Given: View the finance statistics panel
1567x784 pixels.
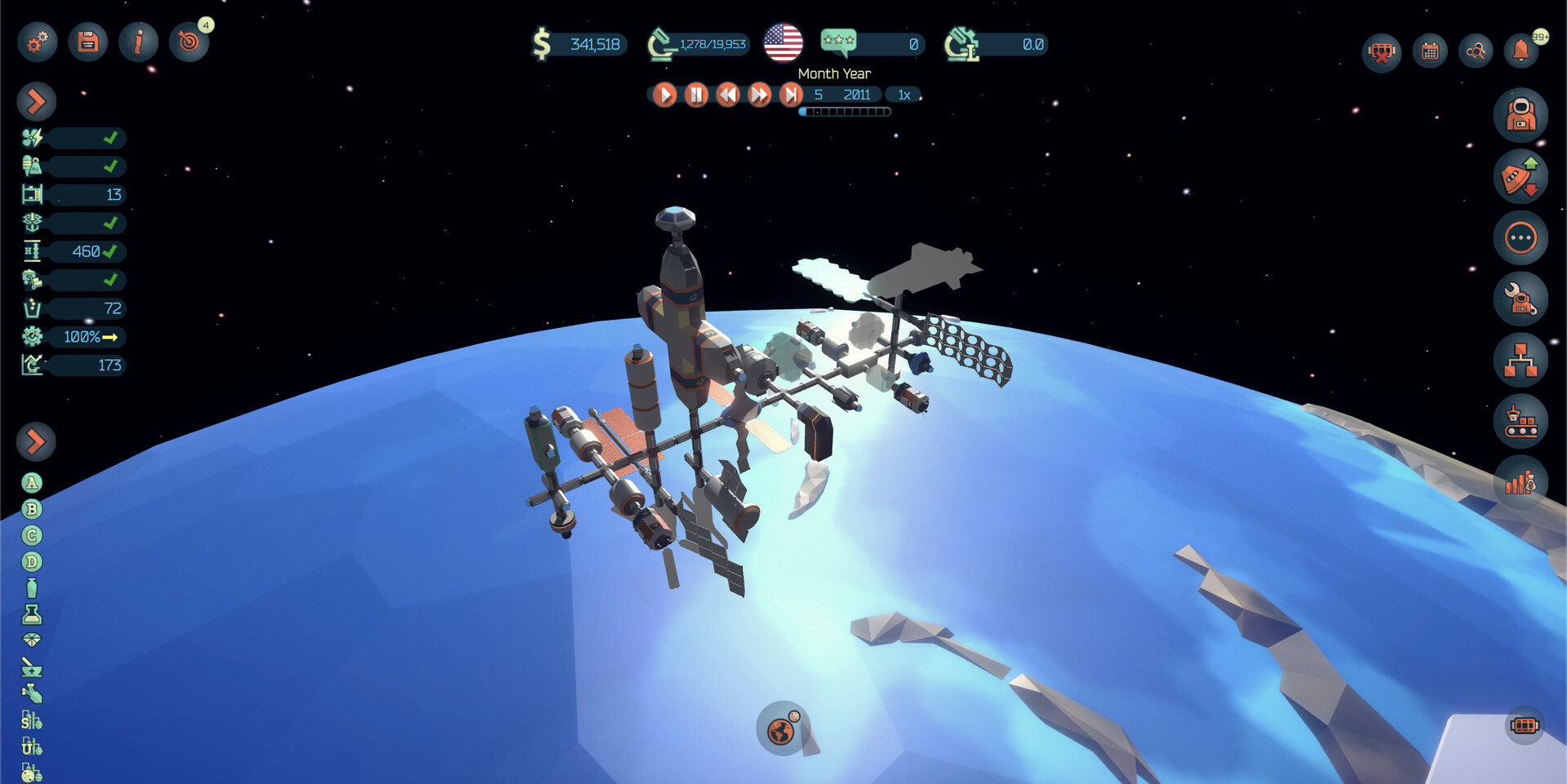Looking at the screenshot, I should pos(1523,483).
